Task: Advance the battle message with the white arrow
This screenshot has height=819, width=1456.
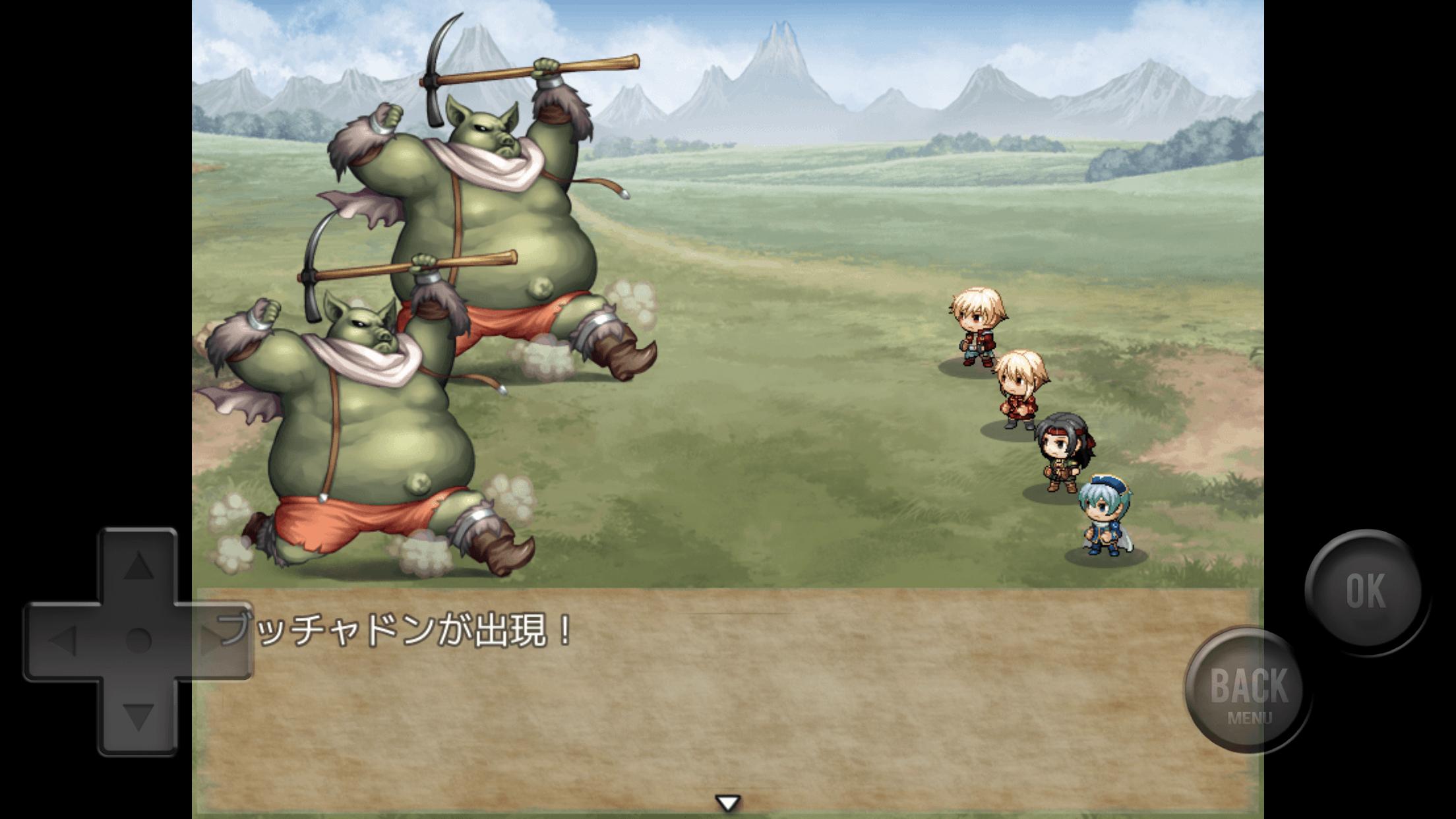Action: coord(728,803)
